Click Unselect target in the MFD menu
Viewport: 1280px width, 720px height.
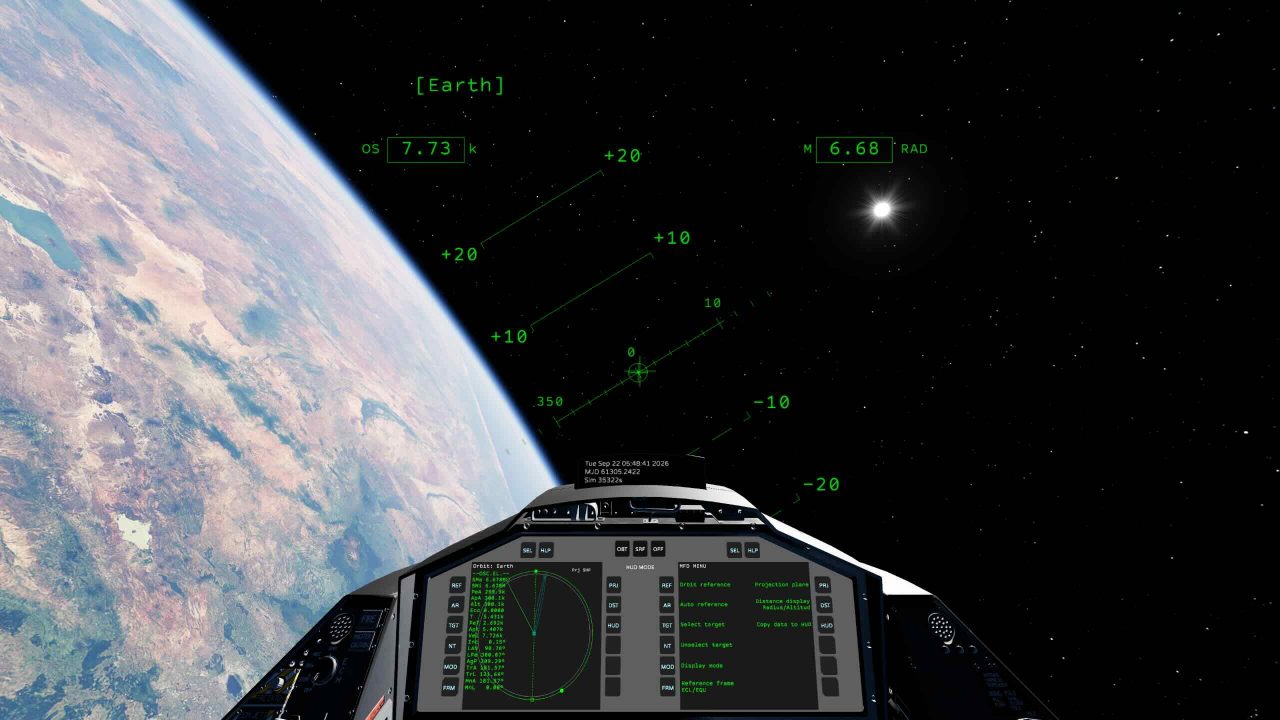[x=707, y=646]
